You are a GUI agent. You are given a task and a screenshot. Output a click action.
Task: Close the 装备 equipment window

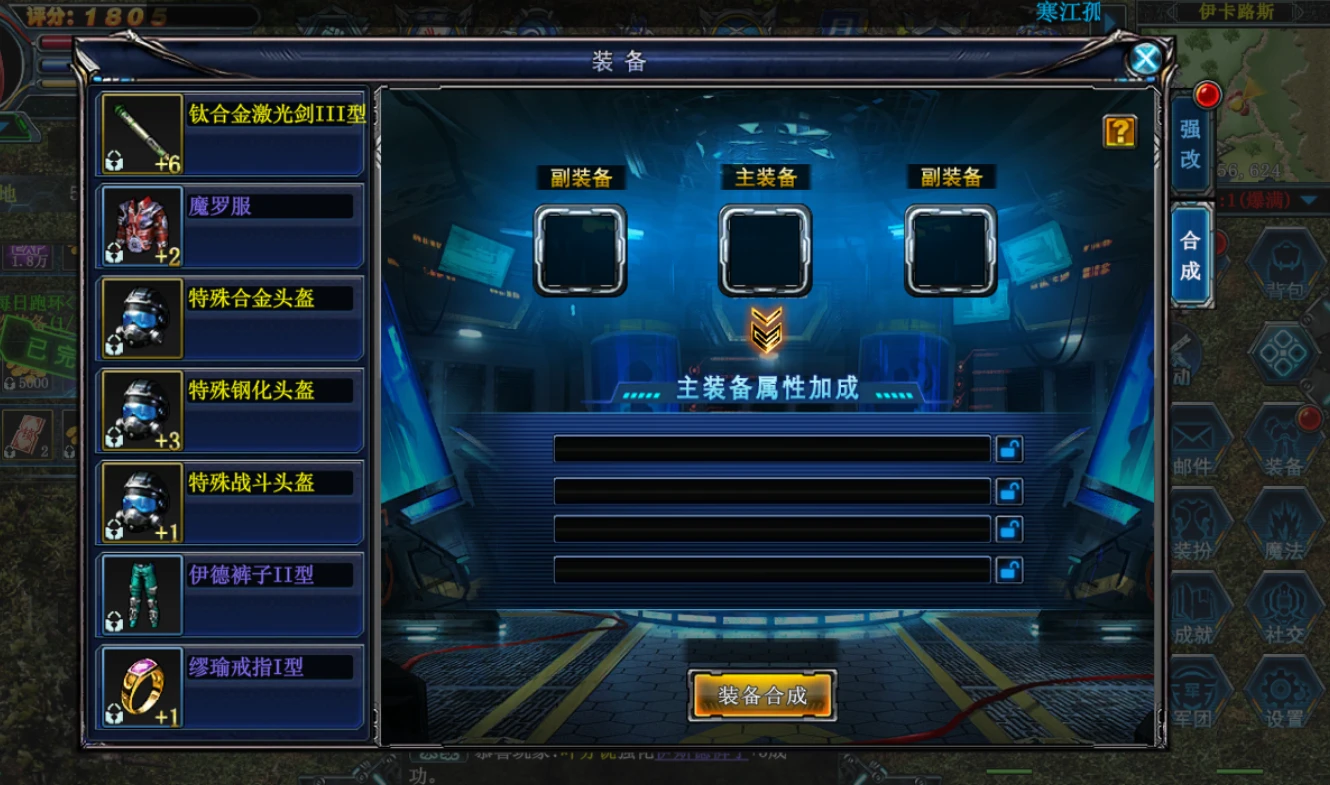click(1145, 59)
